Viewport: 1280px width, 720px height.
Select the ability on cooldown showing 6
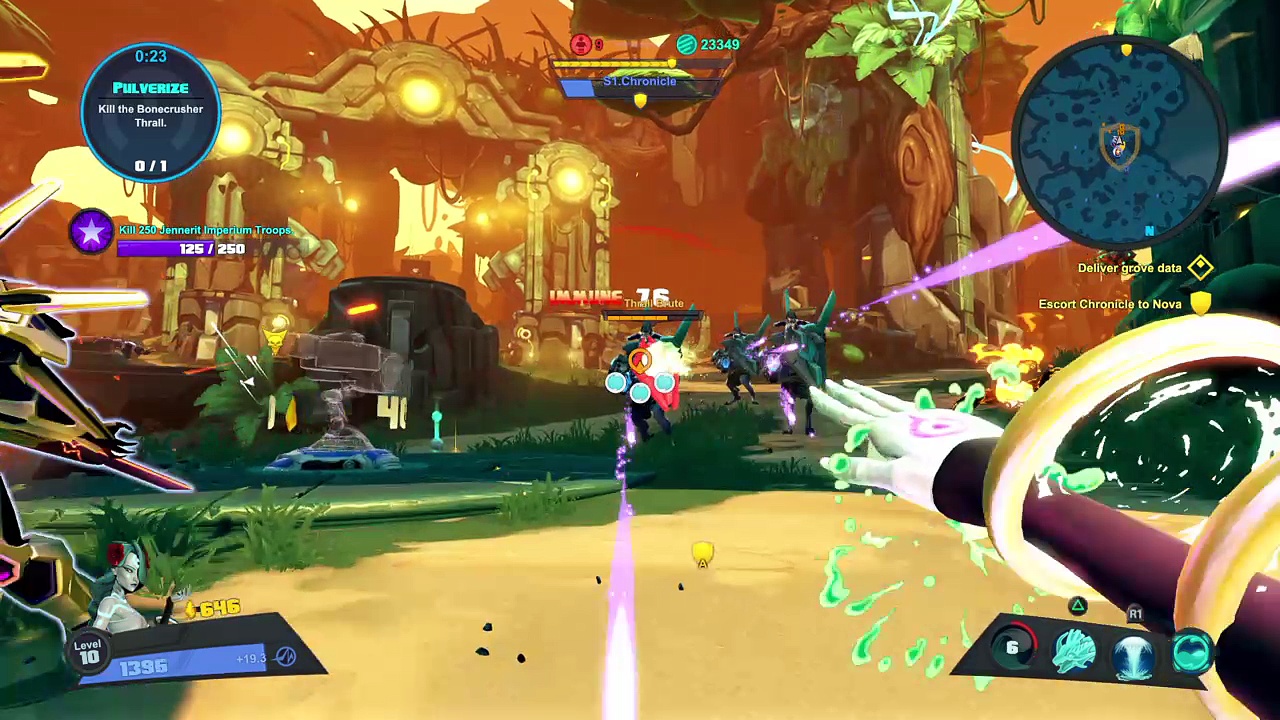(x=1012, y=649)
